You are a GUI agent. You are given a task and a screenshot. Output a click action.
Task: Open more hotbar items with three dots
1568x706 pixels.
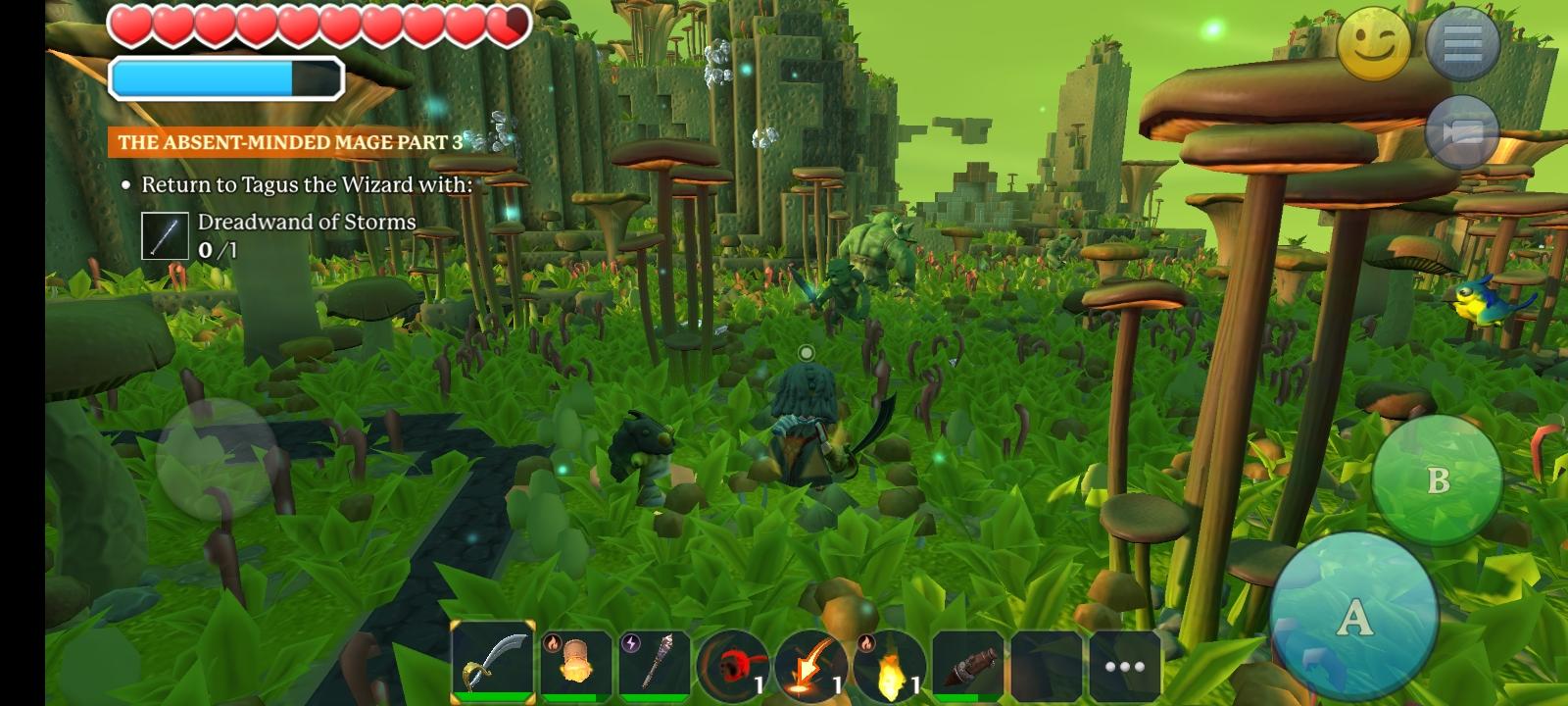pyautogui.click(x=1125, y=667)
